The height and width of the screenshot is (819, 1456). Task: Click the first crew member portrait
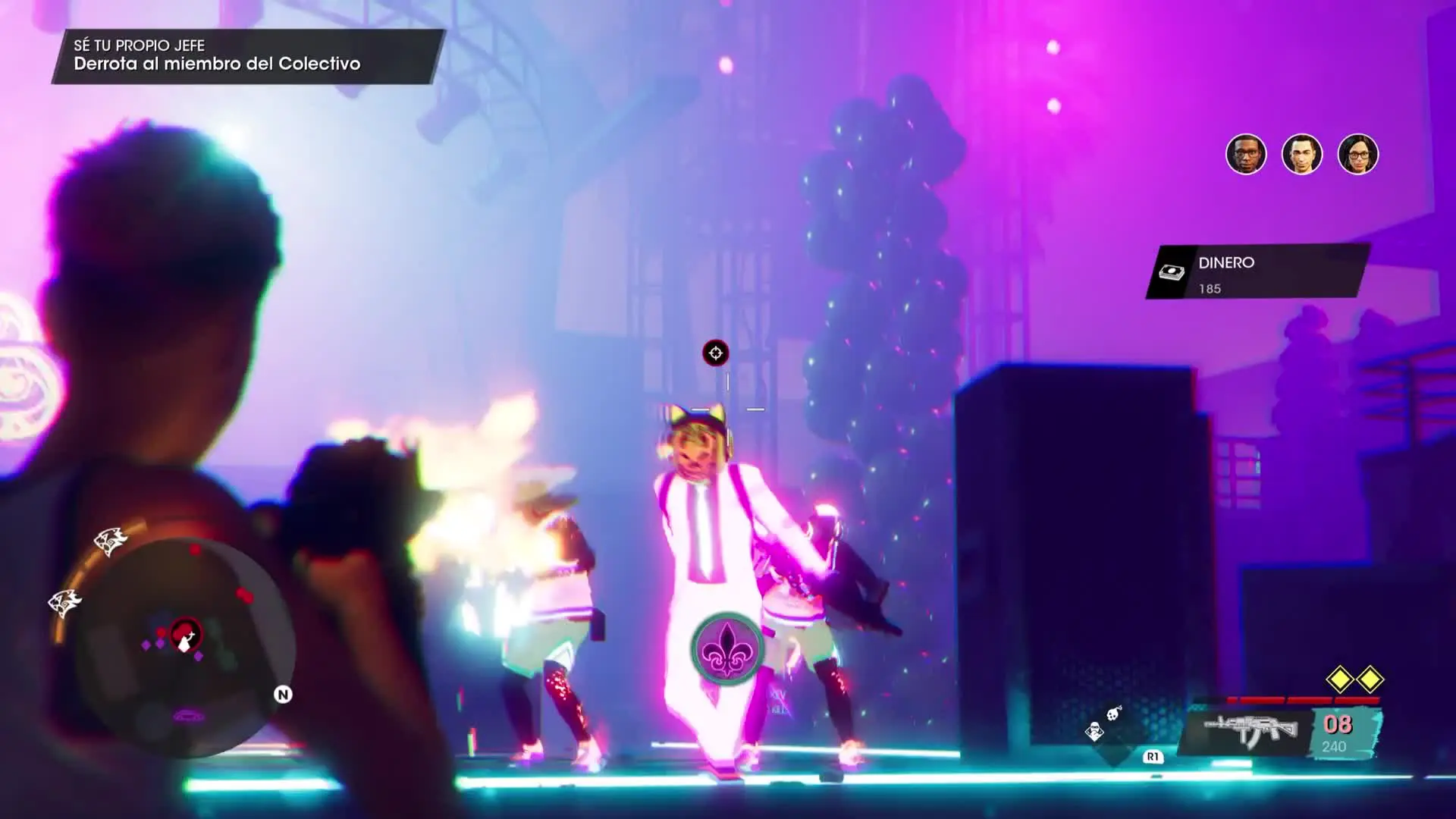(1246, 155)
